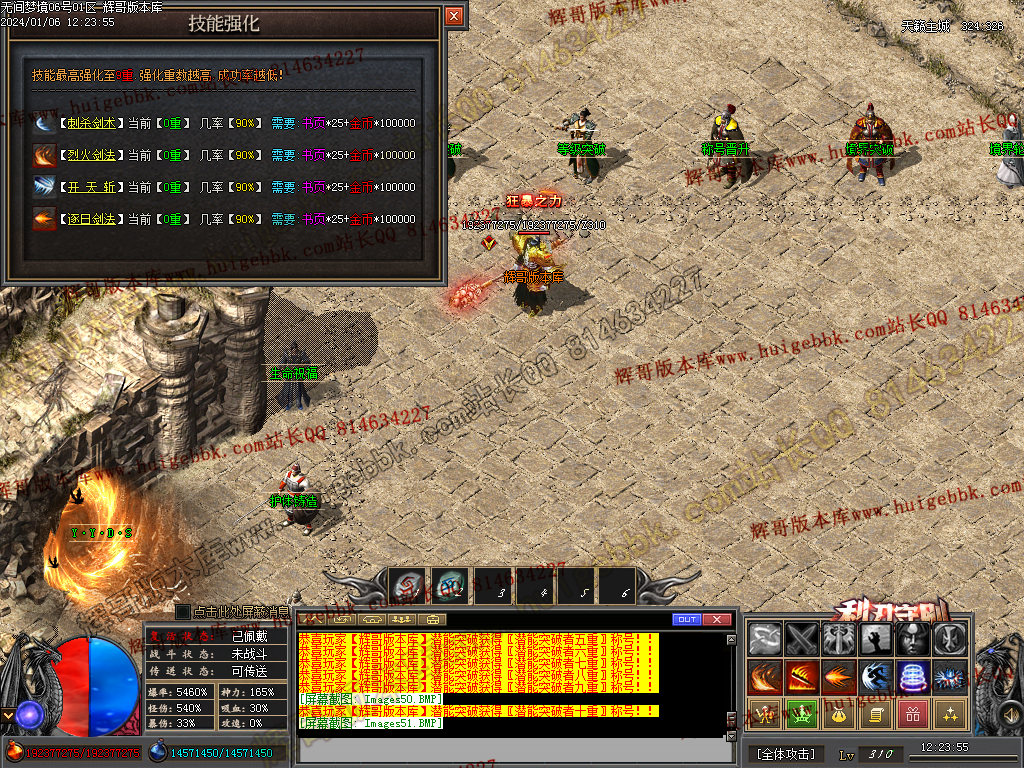Viewport: 1024px width, 768px height.
Task: Toggle the 点击此处屏蔽消息 checkbox
Action: click(x=183, y=611)
